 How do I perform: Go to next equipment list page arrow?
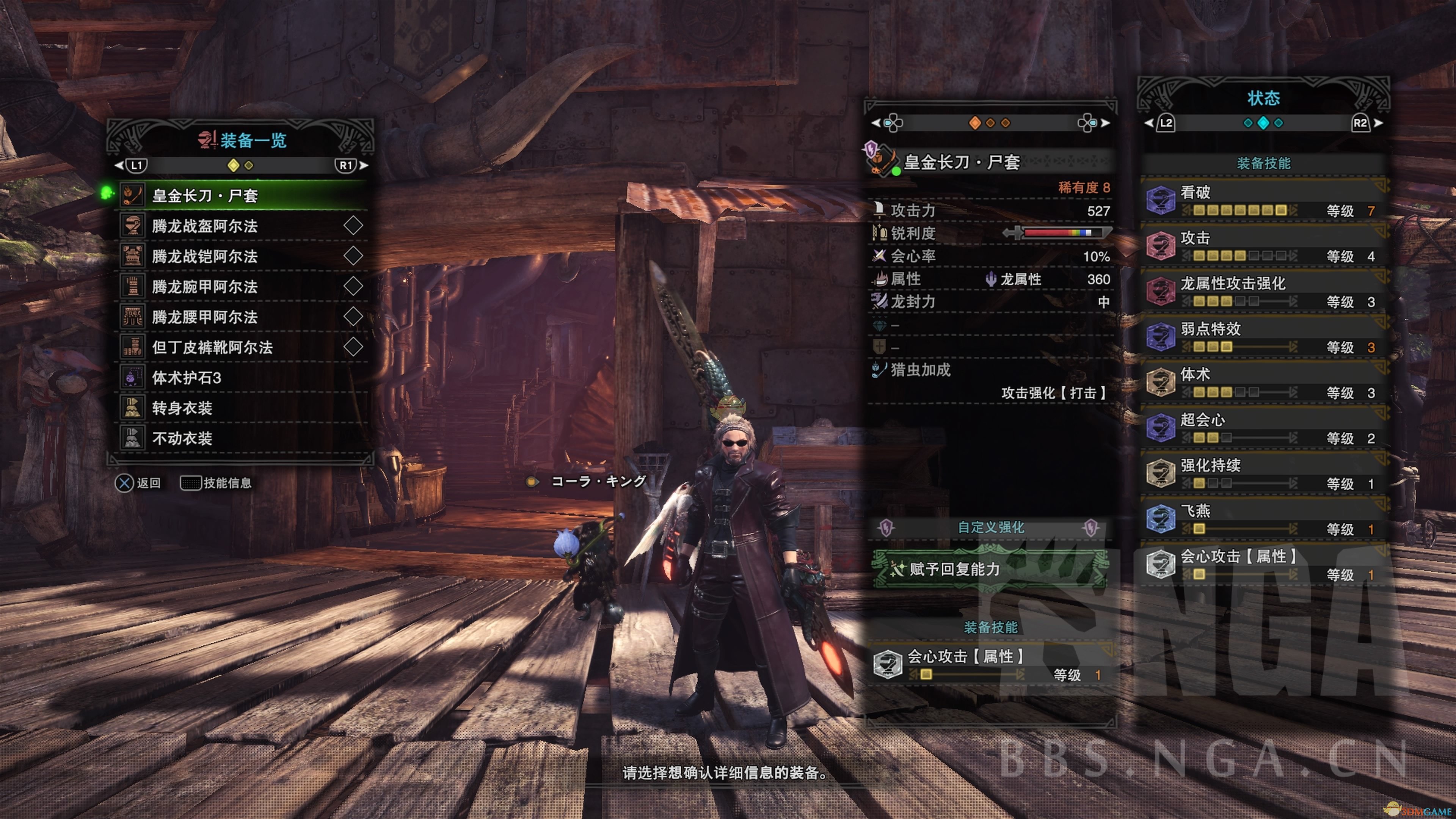click(x=364, y=166)
